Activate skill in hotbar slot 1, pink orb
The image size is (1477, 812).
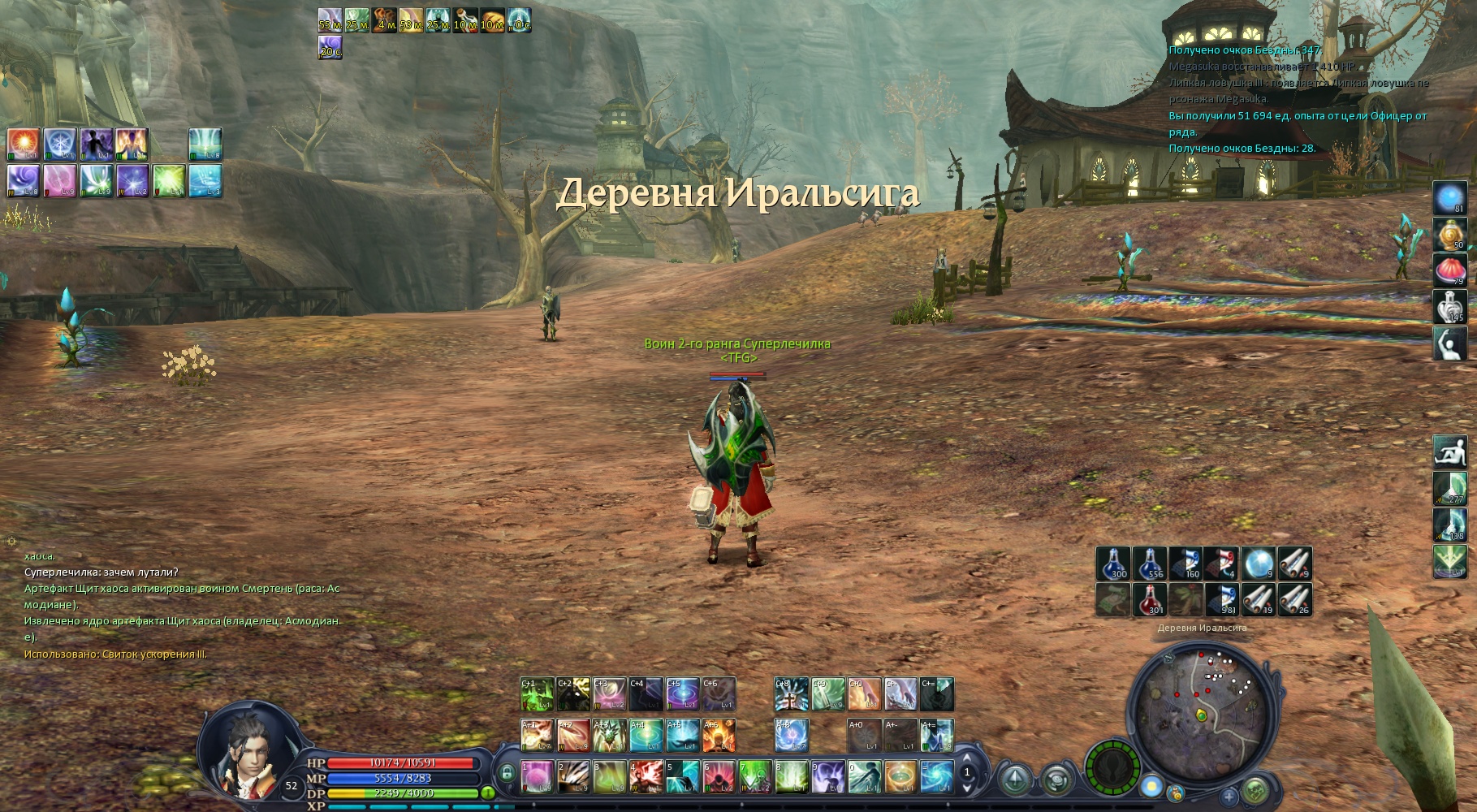pos(537,776)
